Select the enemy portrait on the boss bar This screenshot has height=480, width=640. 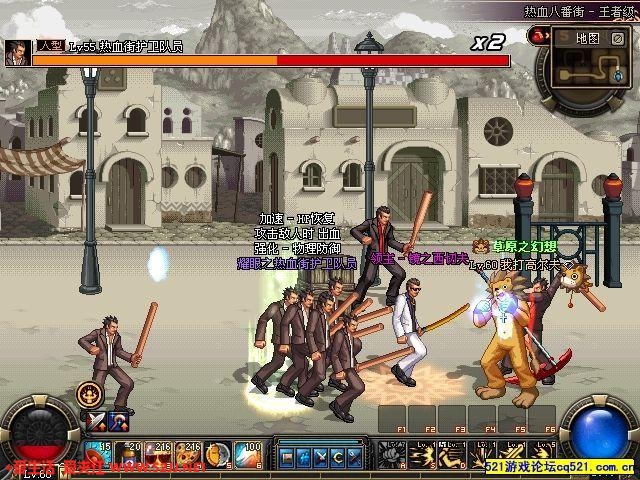coord(18,52)
